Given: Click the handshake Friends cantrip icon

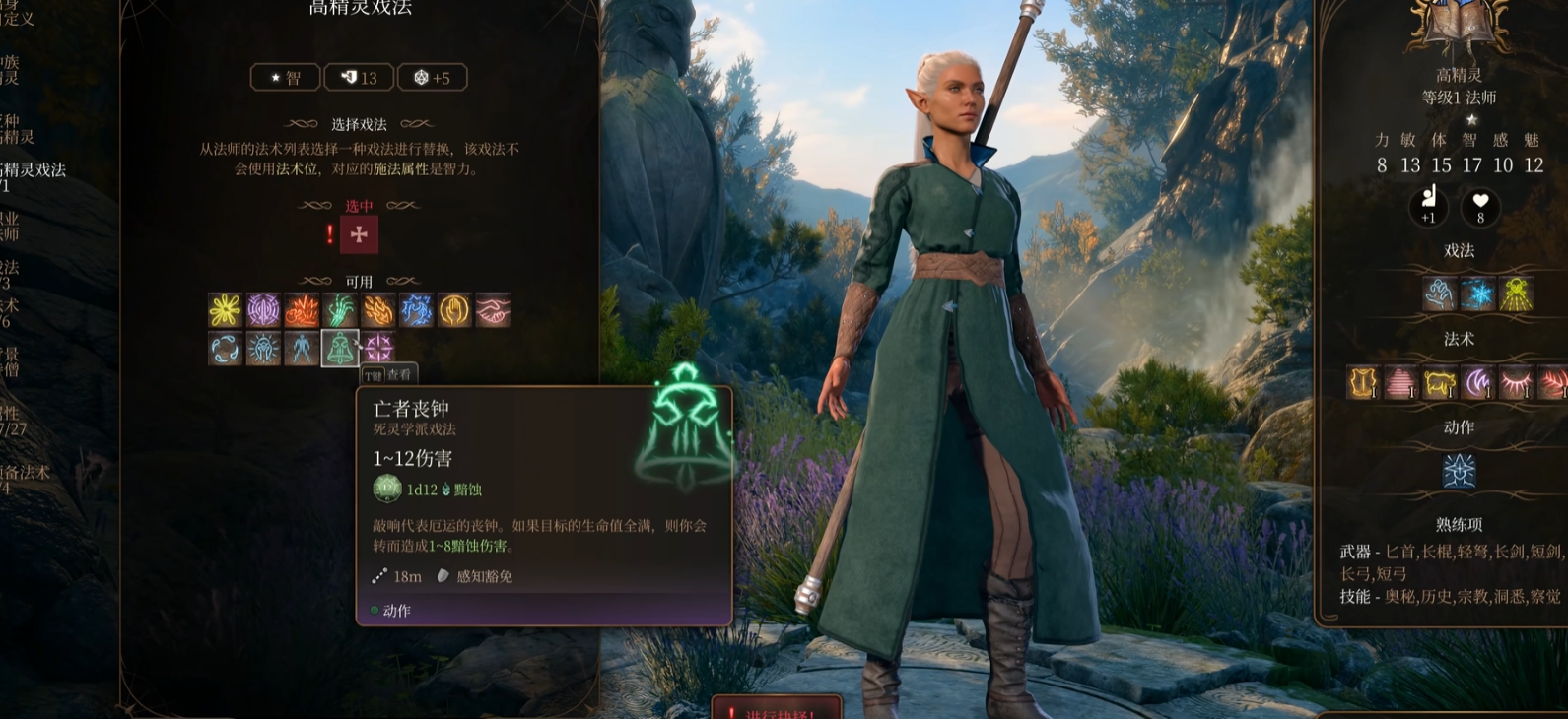Looking at the screenshot, I should [491, 309].
